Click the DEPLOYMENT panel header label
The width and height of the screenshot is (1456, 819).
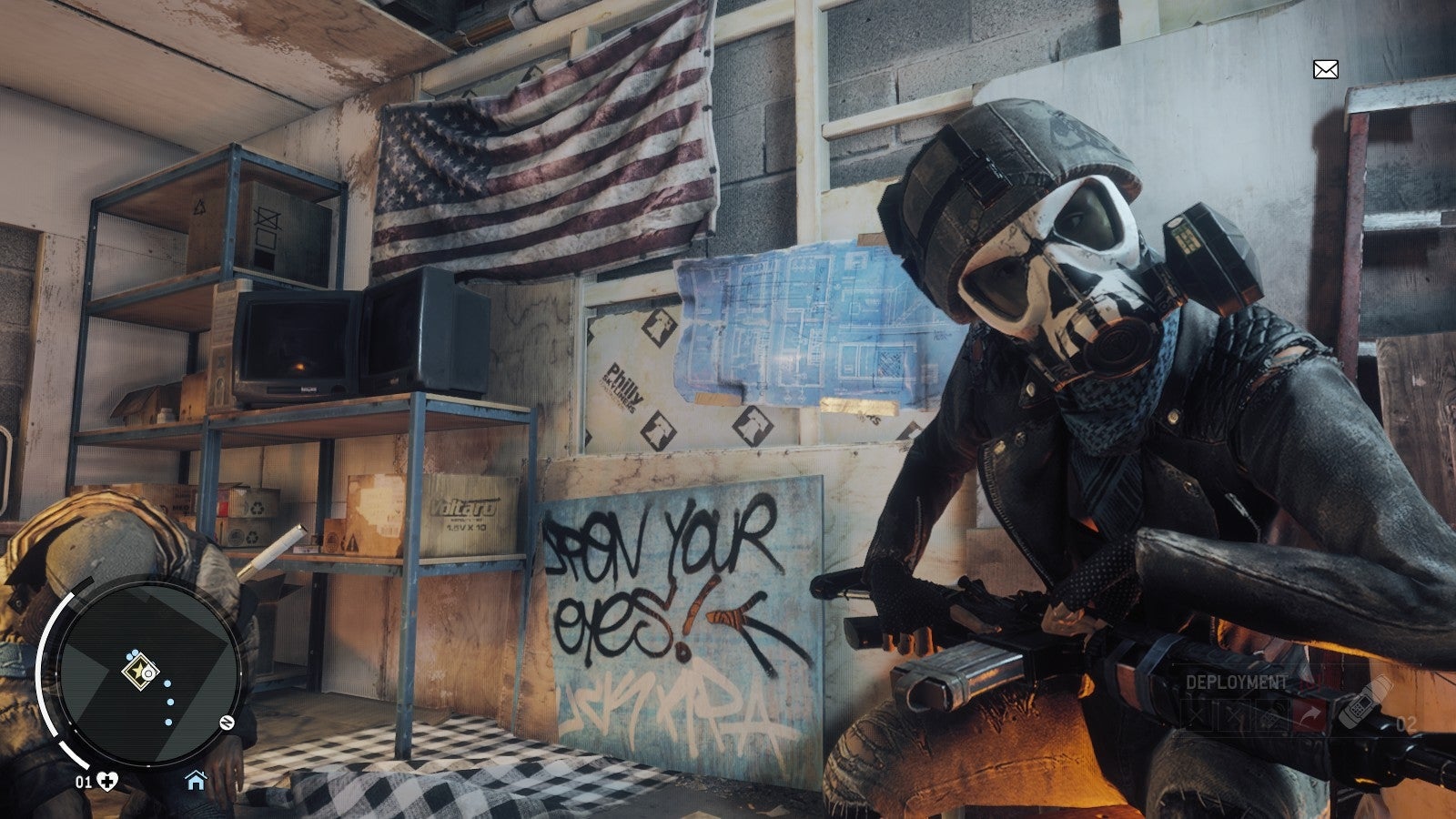click(x=1237, y=681)
